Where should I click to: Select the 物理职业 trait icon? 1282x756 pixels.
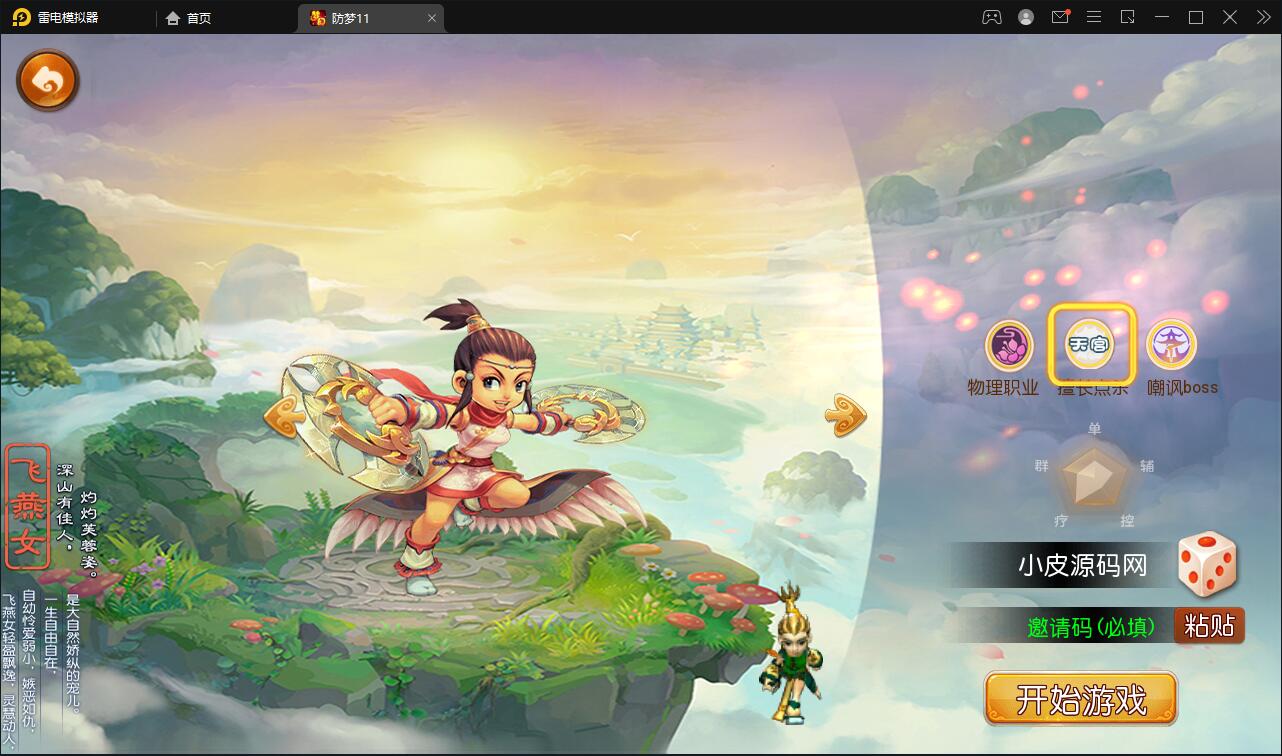[x=1007, y=345]
